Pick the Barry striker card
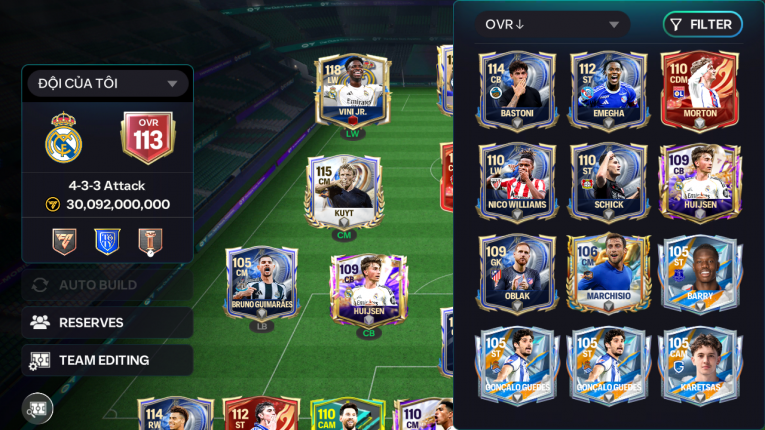 [x=699, y=271]
